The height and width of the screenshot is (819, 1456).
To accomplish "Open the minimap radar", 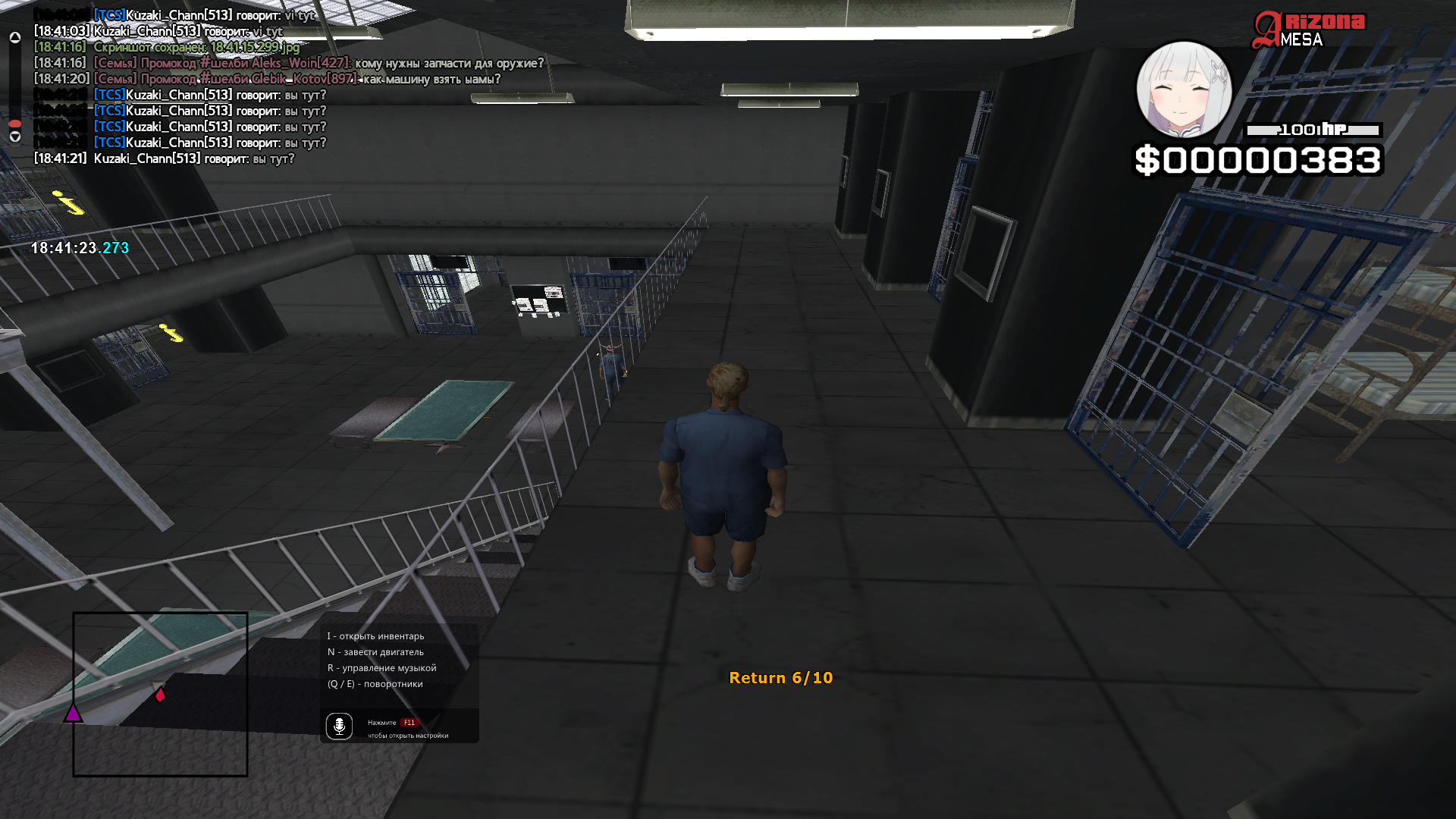I will point(160,694).
